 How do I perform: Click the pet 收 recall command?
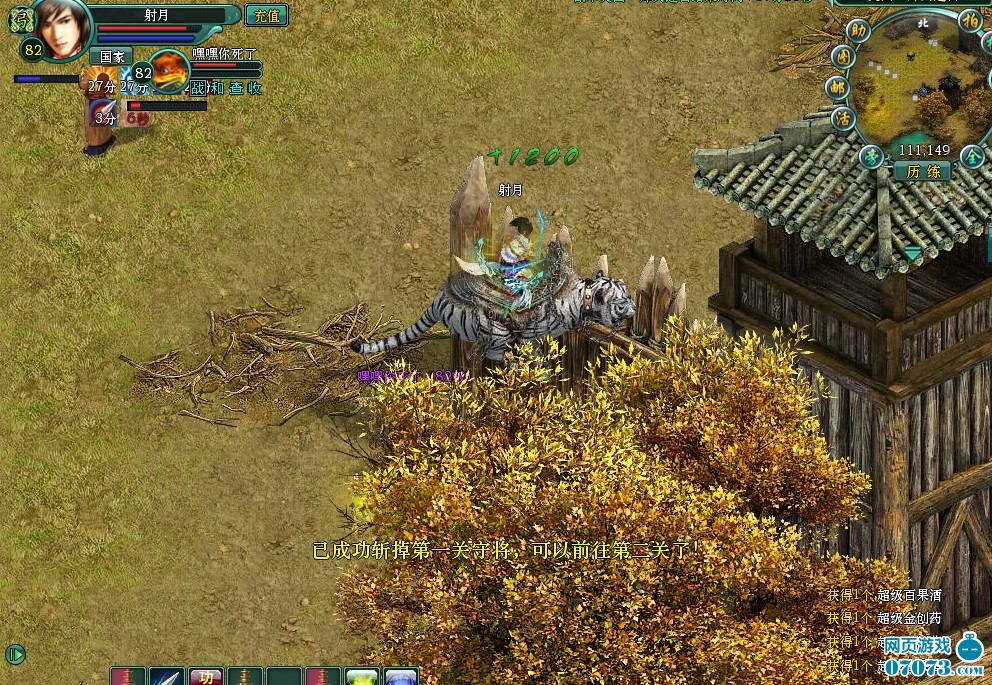255,88
